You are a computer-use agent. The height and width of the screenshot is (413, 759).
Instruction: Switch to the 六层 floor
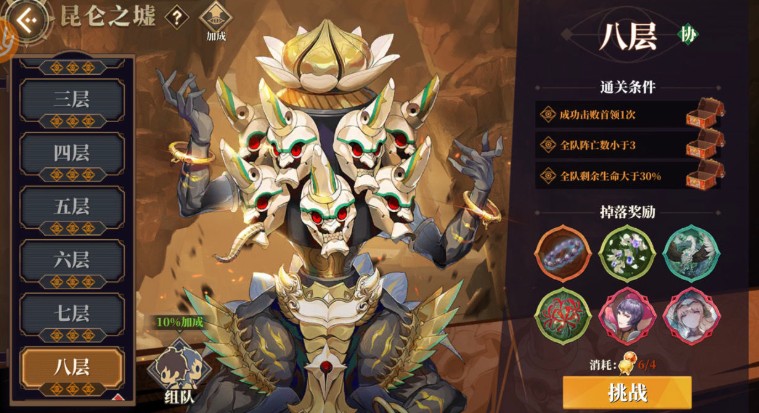click(72, 260)
